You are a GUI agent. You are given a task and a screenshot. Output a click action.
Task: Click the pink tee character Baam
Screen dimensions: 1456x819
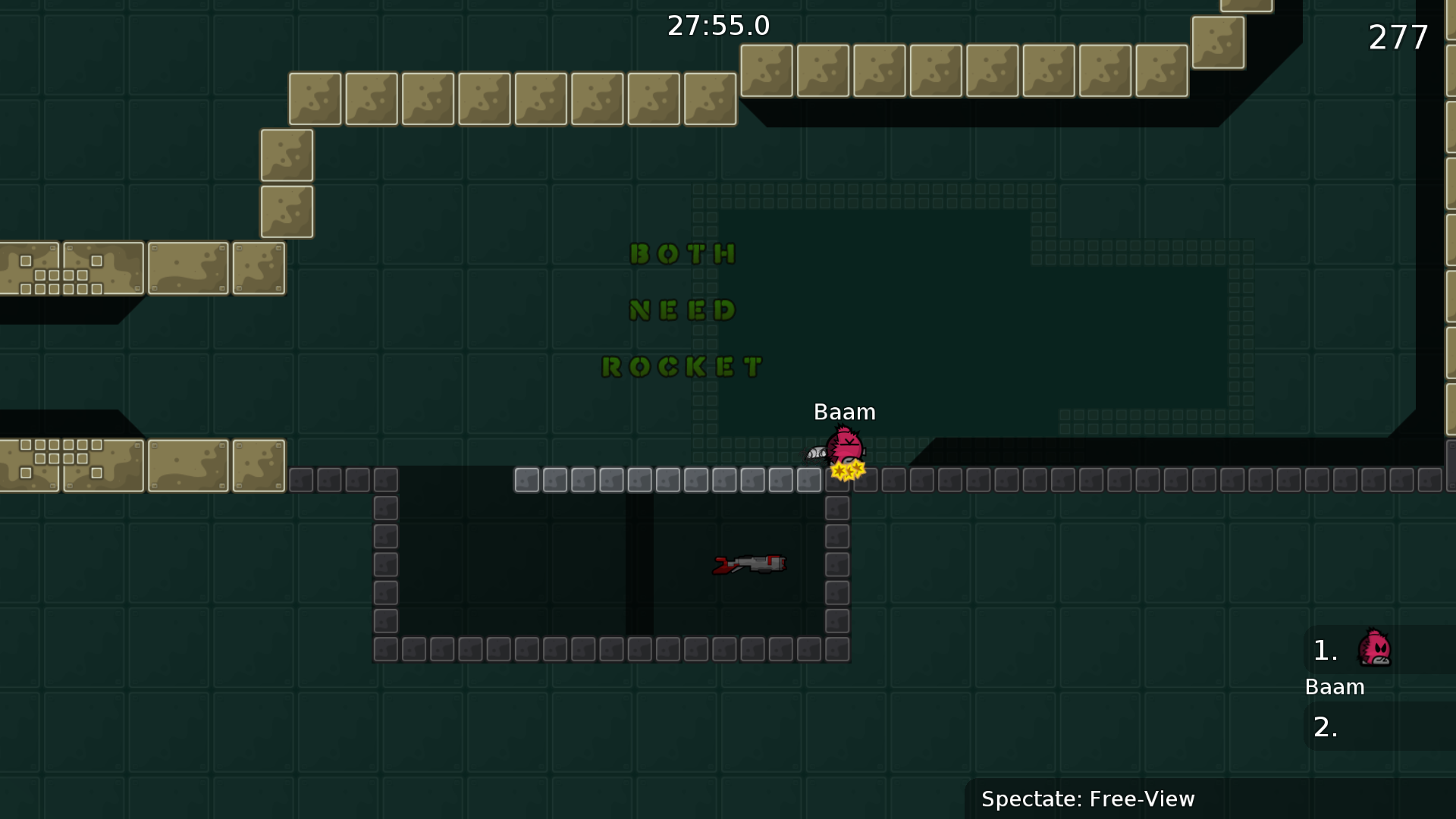pos(844,446)
